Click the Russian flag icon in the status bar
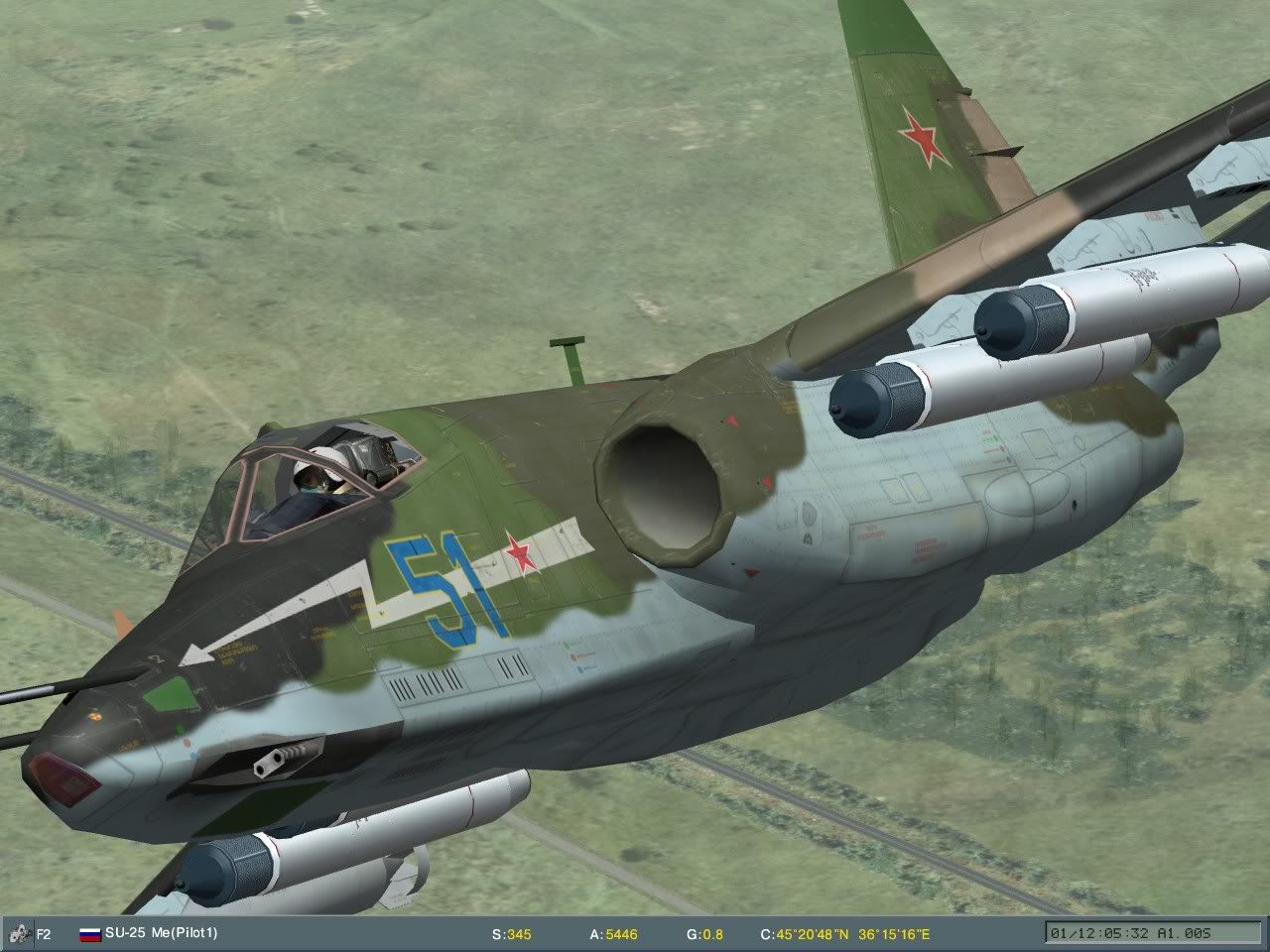The image size is (1270, 952). [x=88, y=933]
